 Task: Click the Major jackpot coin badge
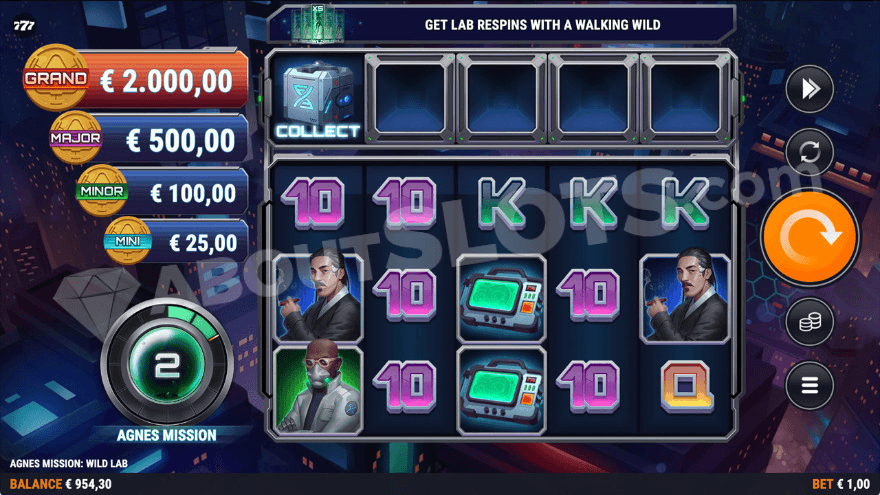(77, 137)
